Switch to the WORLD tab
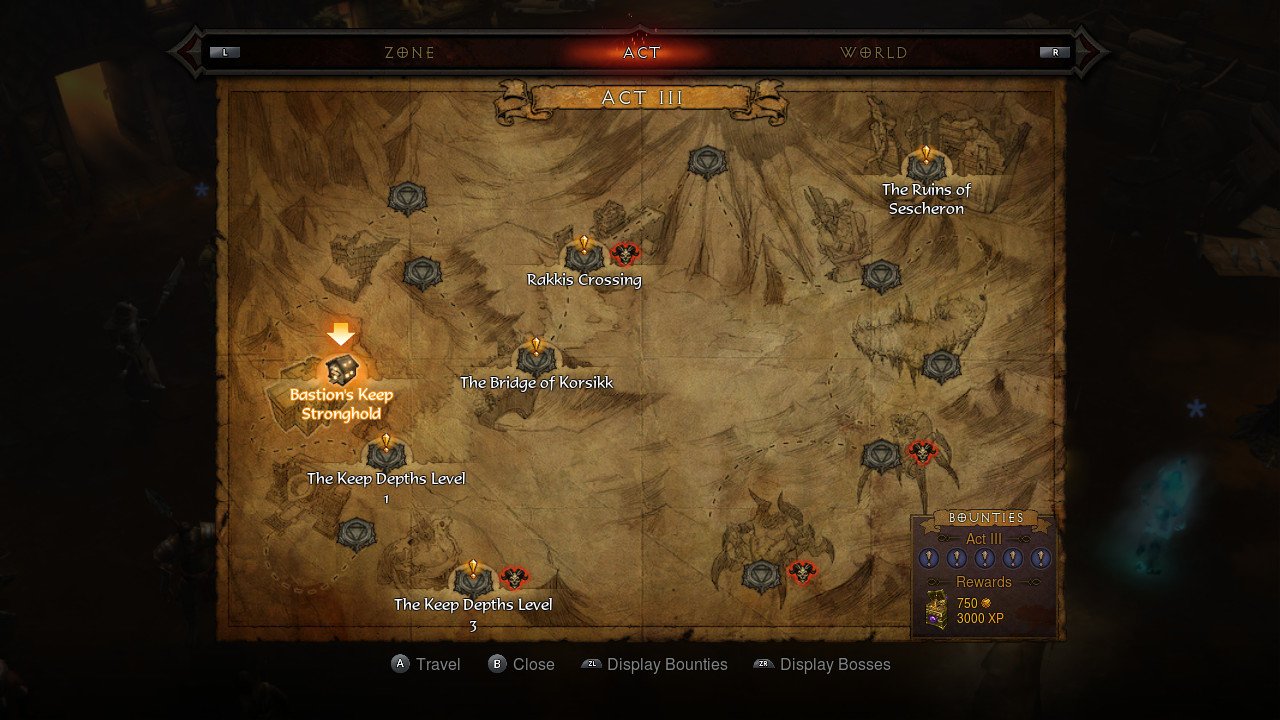The height and width of the screenshot is (720, 1280). tap(875, 52)
